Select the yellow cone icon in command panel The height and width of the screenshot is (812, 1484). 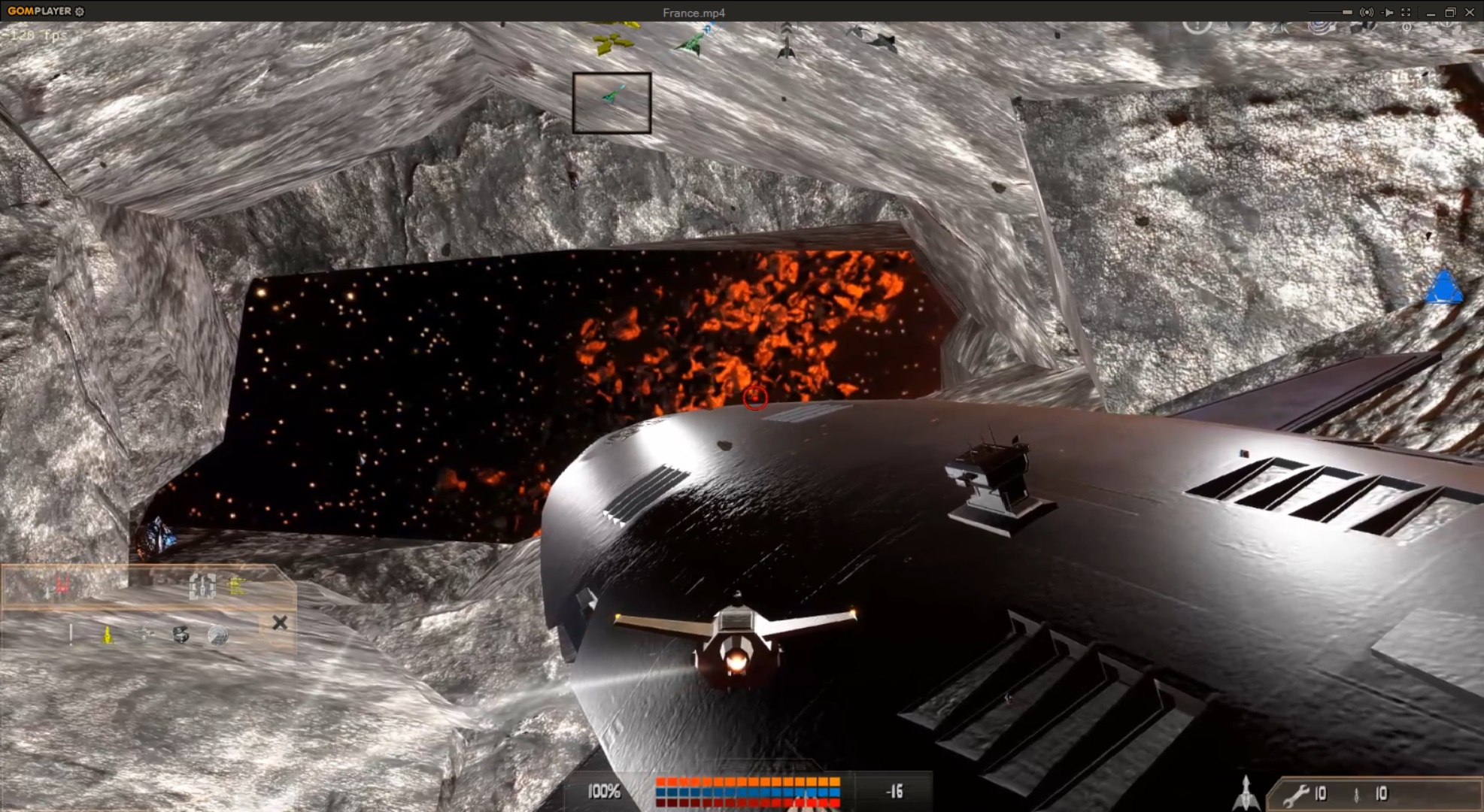(x=108, y=635)
